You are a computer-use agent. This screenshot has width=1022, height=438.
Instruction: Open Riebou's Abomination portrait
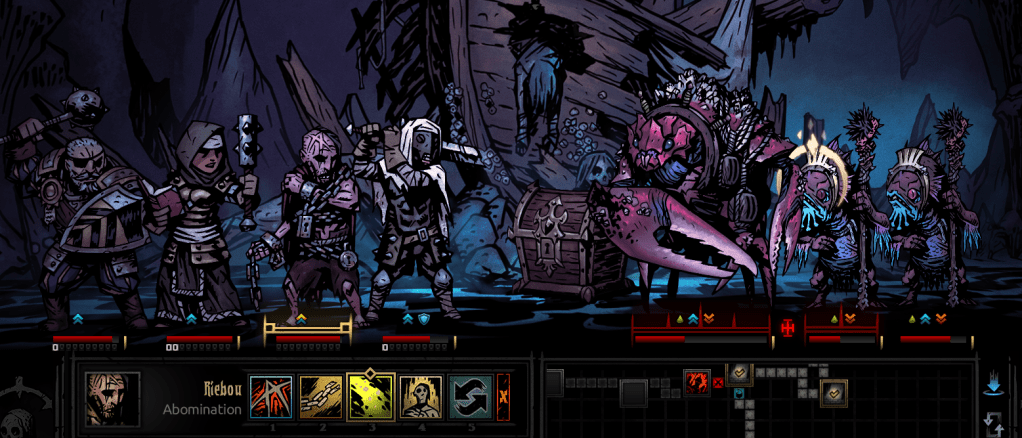[112, 398]
